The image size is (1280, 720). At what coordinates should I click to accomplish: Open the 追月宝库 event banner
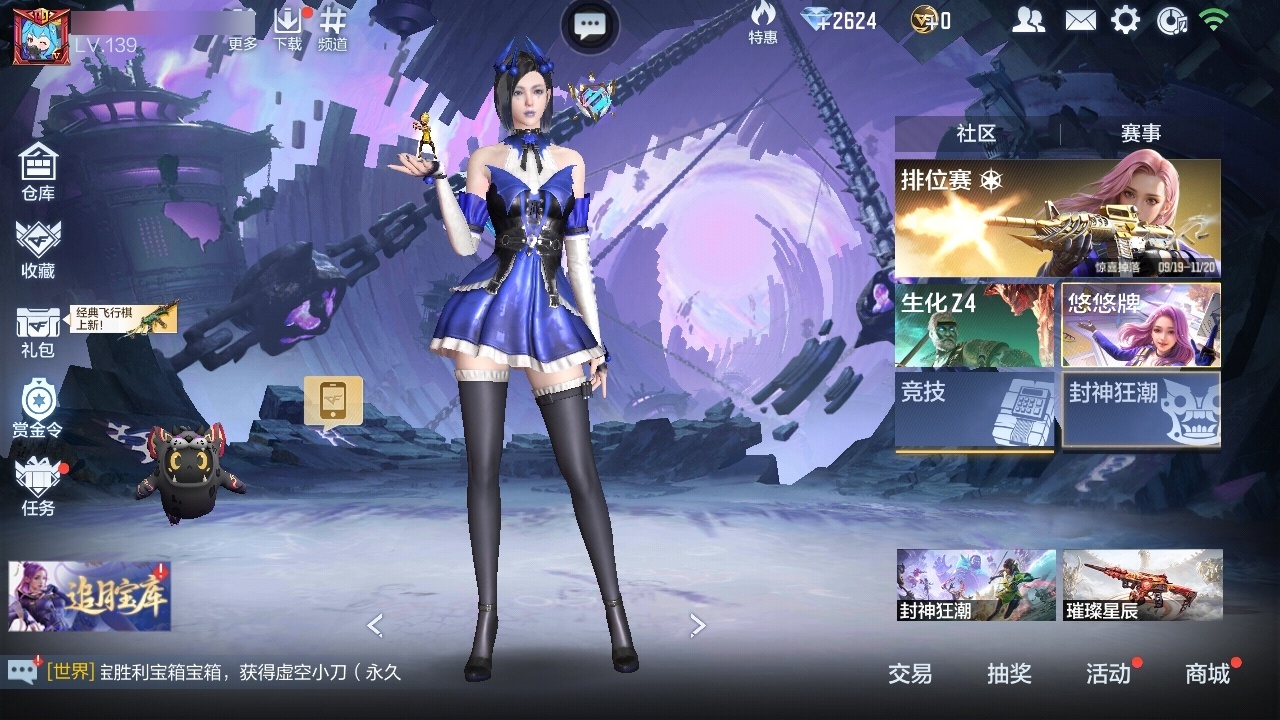tap(90, 596)
